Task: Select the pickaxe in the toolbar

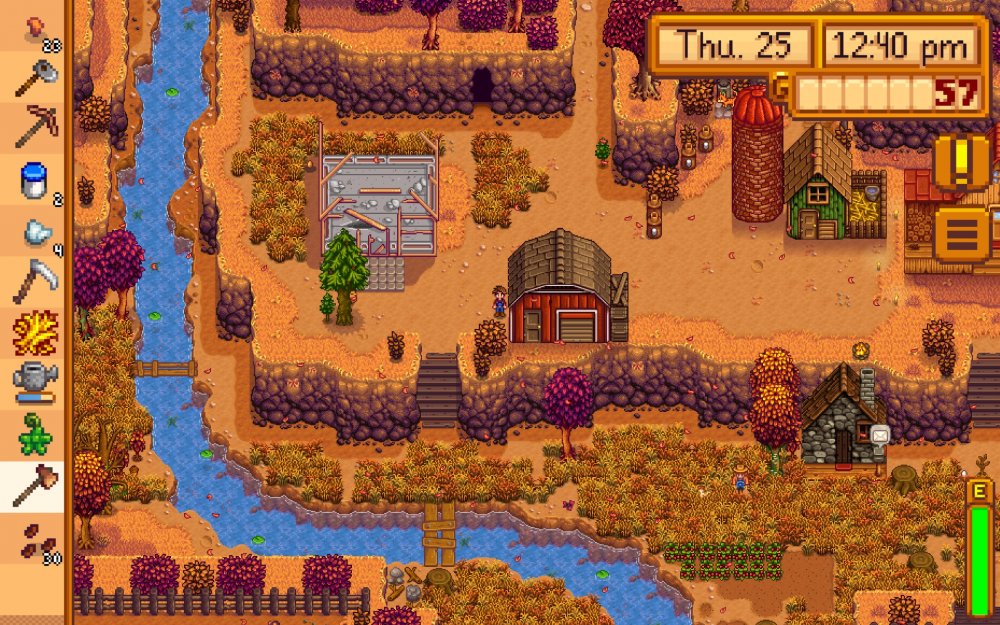Action: click(x=34, y=128)
